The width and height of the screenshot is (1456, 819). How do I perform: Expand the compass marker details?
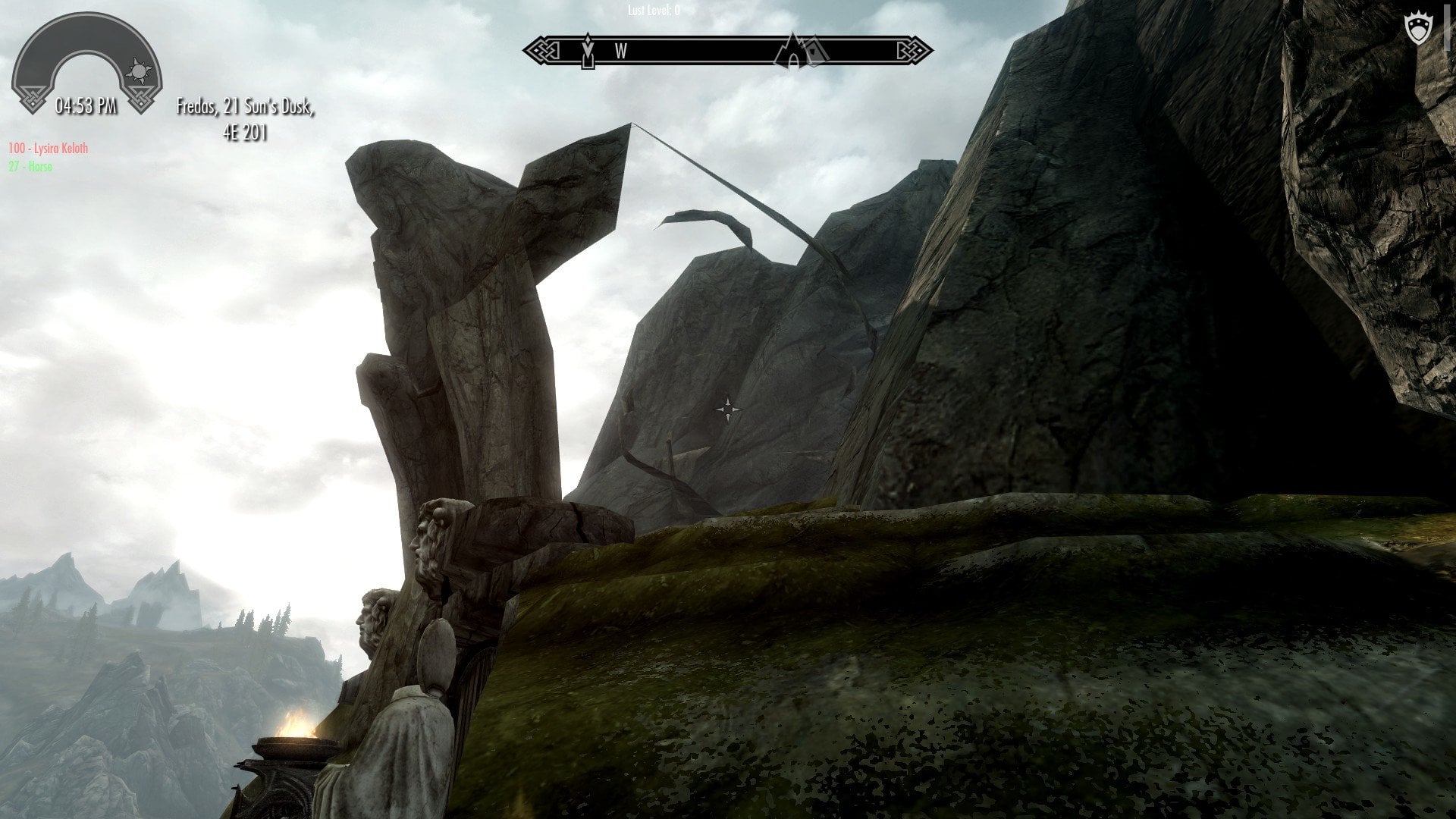click(801, 49)
